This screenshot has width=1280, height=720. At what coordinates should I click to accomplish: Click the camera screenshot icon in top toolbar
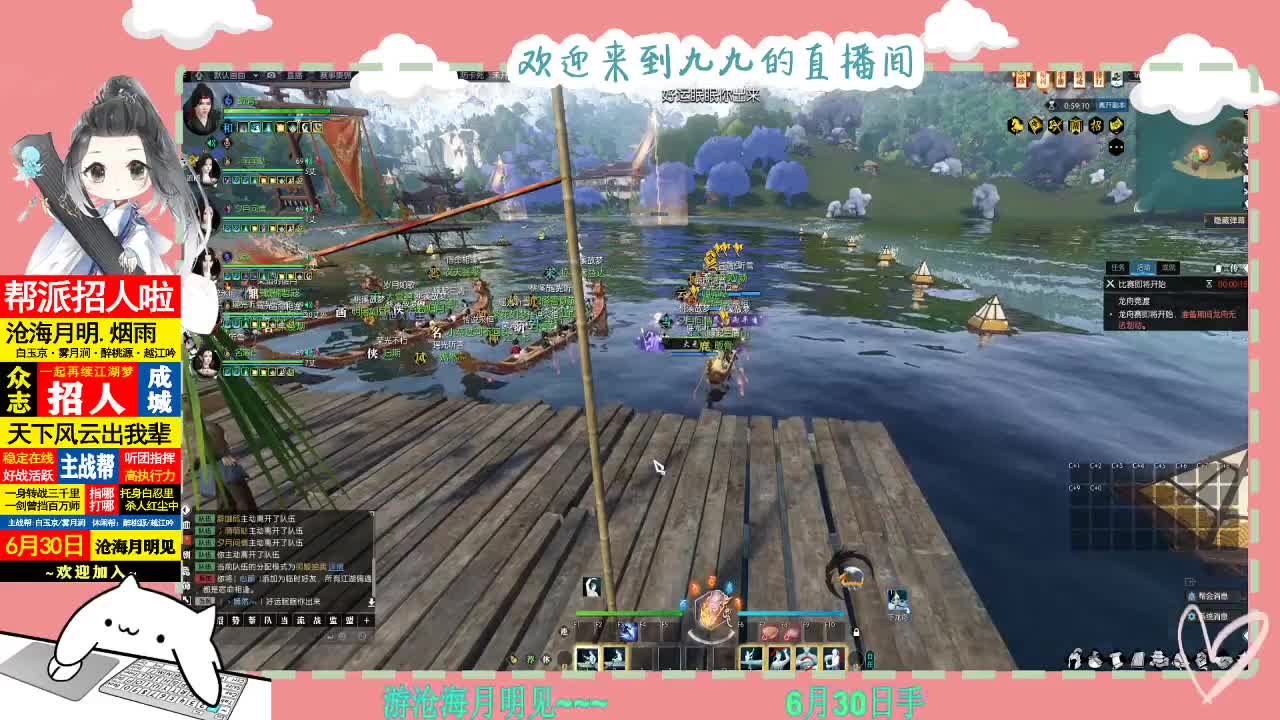pos(270,76)
